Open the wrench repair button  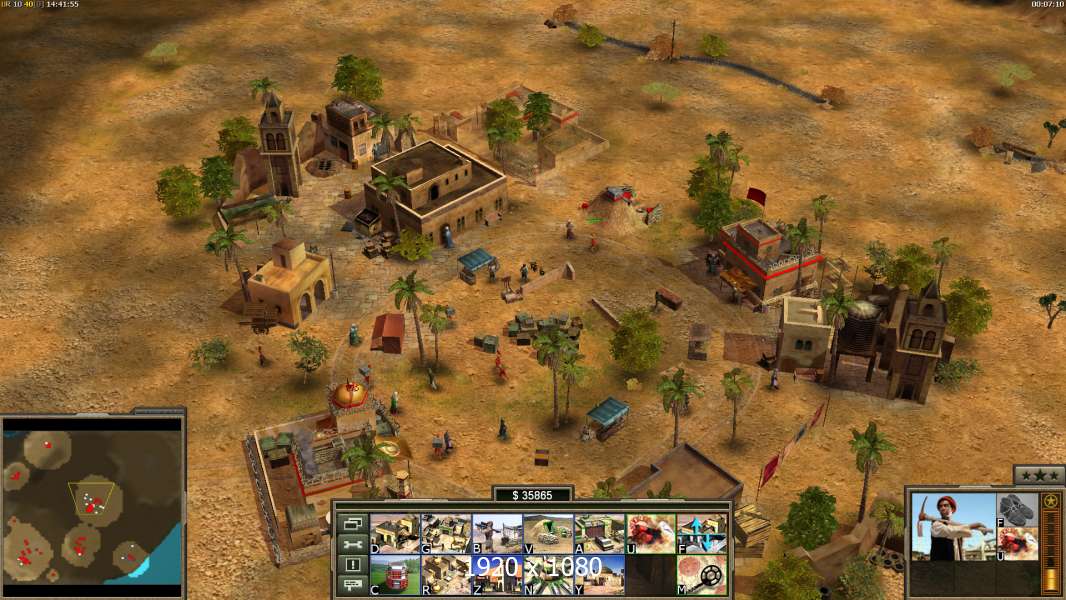[x=351, y=544]
